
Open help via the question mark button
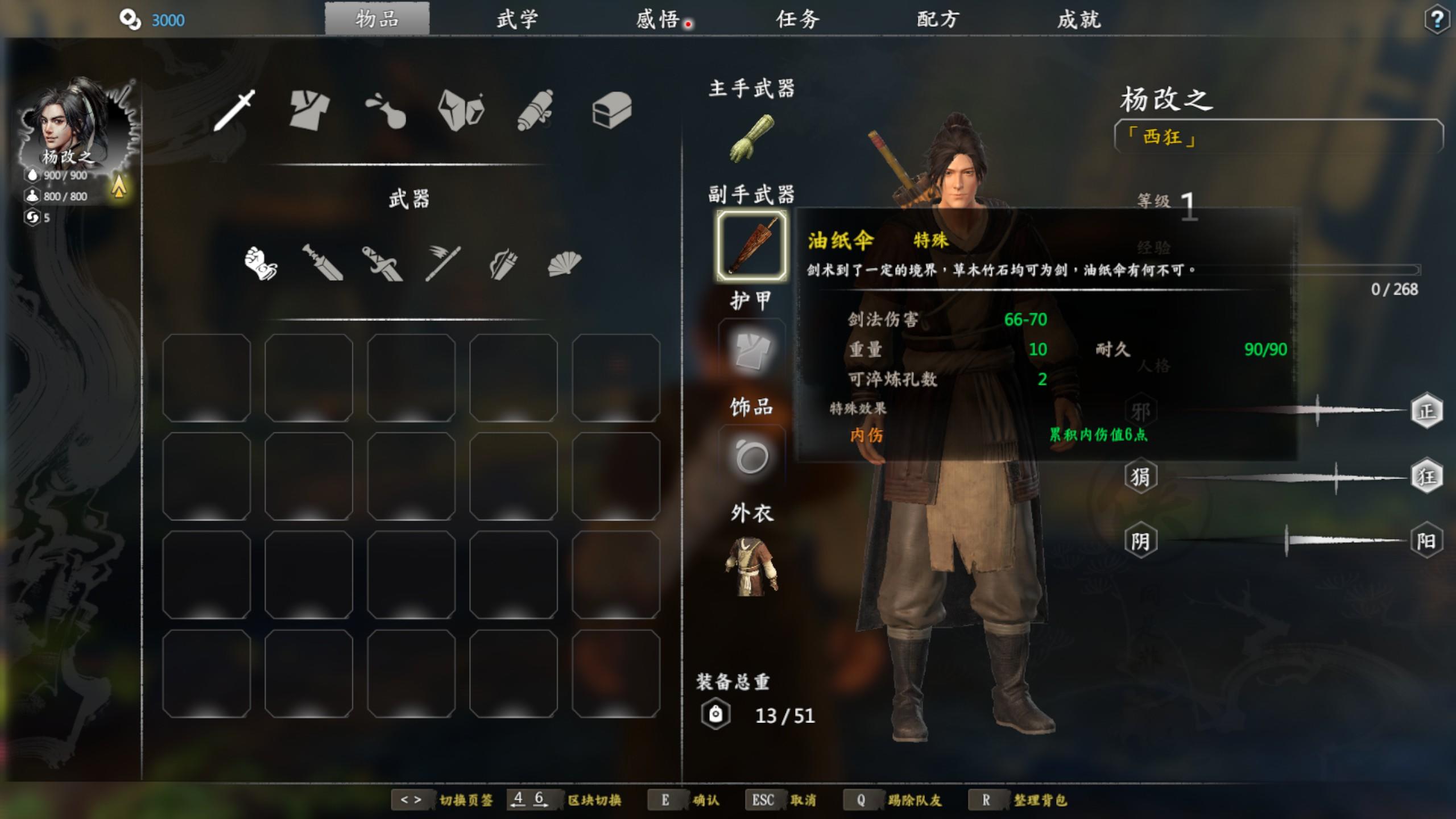click(x=1437, y=20)
